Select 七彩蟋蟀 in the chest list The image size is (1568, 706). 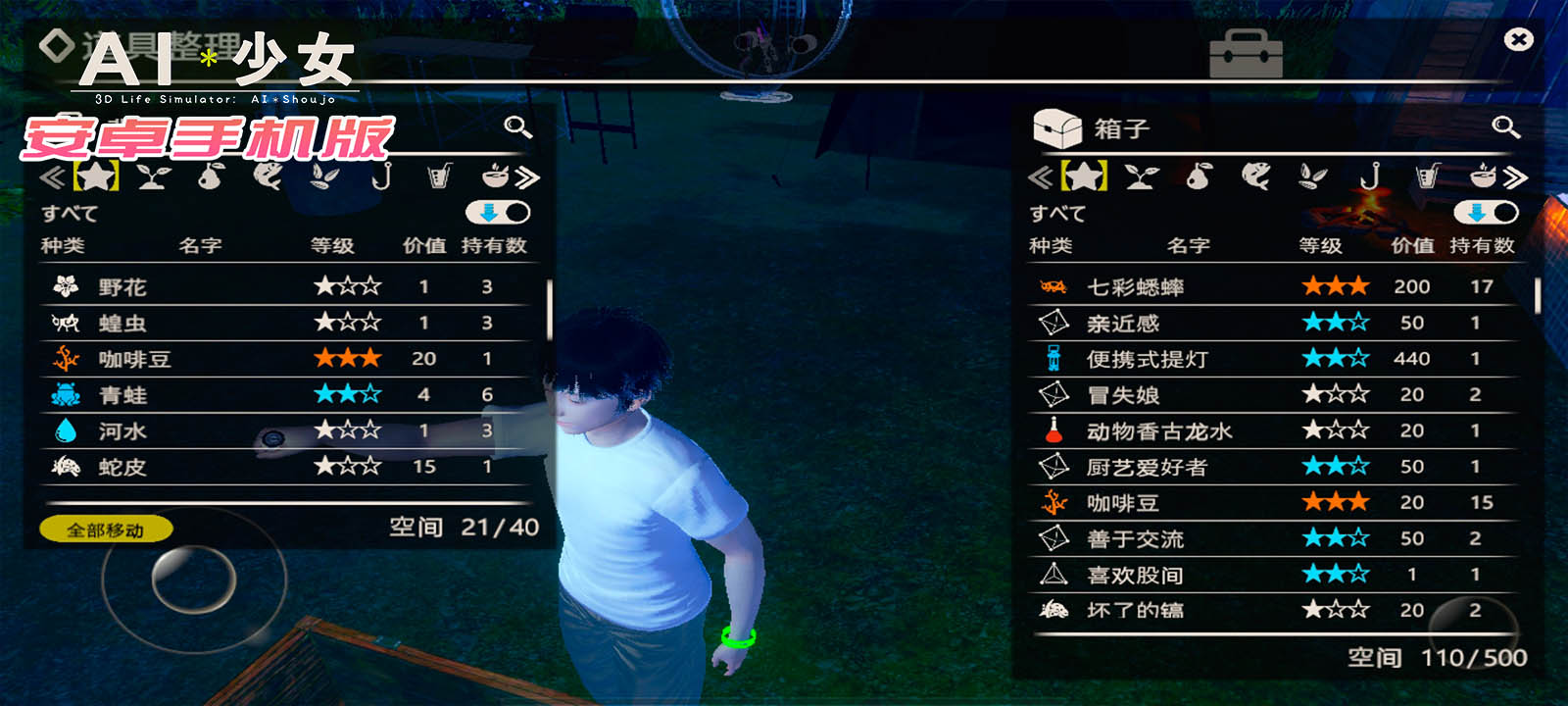pos(1274,287)
